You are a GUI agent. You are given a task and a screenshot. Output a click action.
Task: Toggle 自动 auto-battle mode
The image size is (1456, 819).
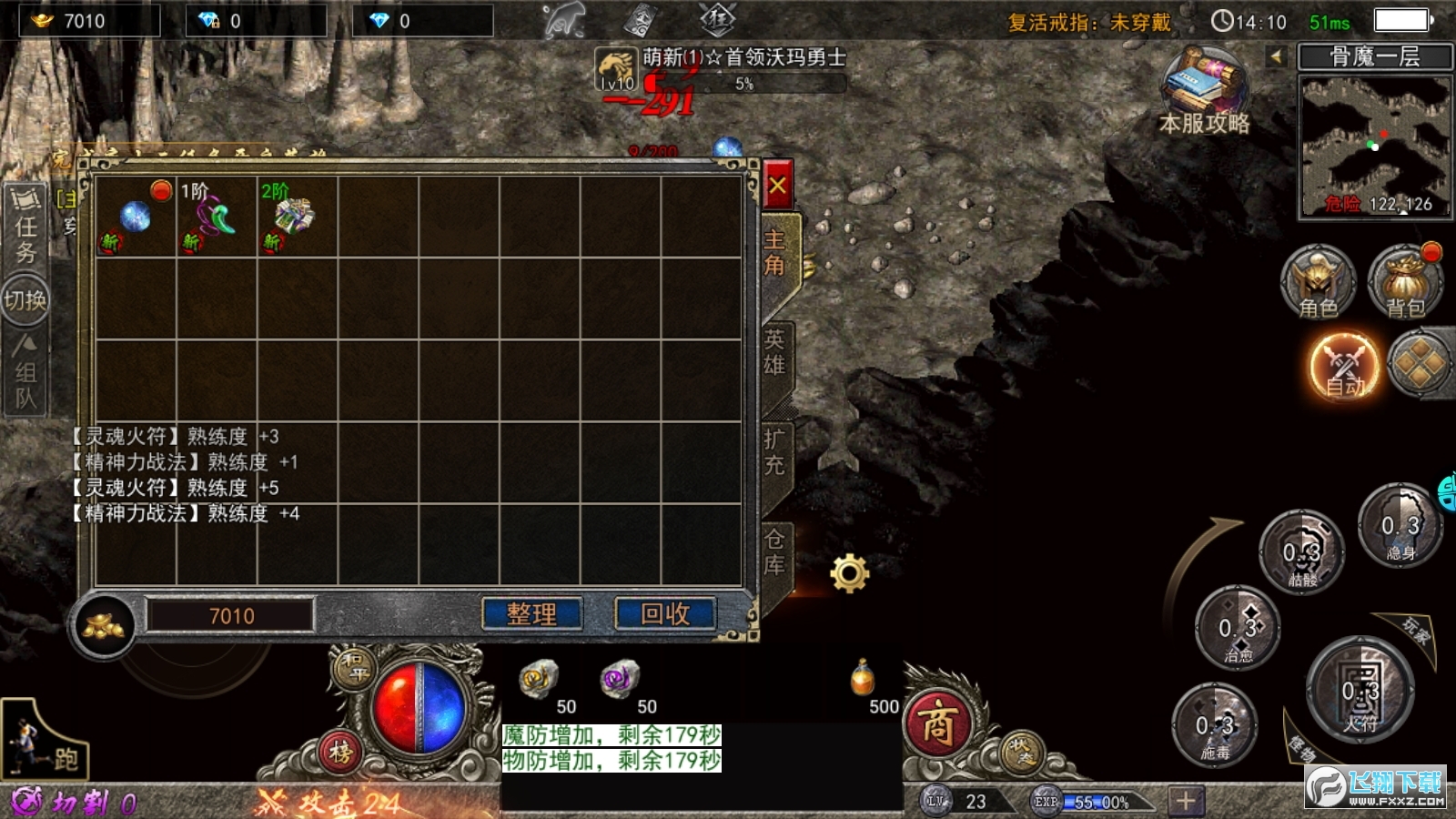click(x=1344, y=367)
